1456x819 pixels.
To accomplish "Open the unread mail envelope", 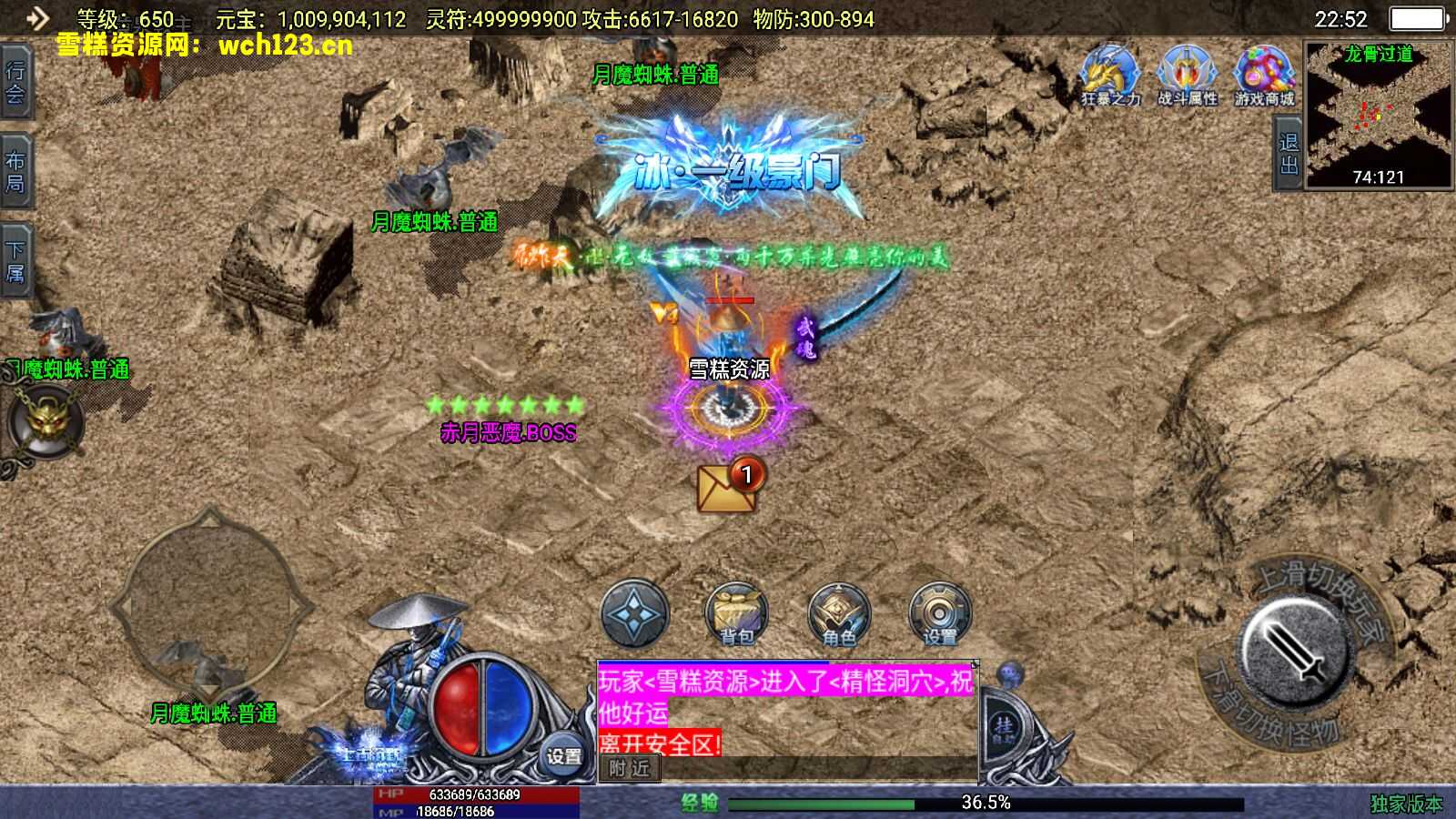I will point(727,486).
